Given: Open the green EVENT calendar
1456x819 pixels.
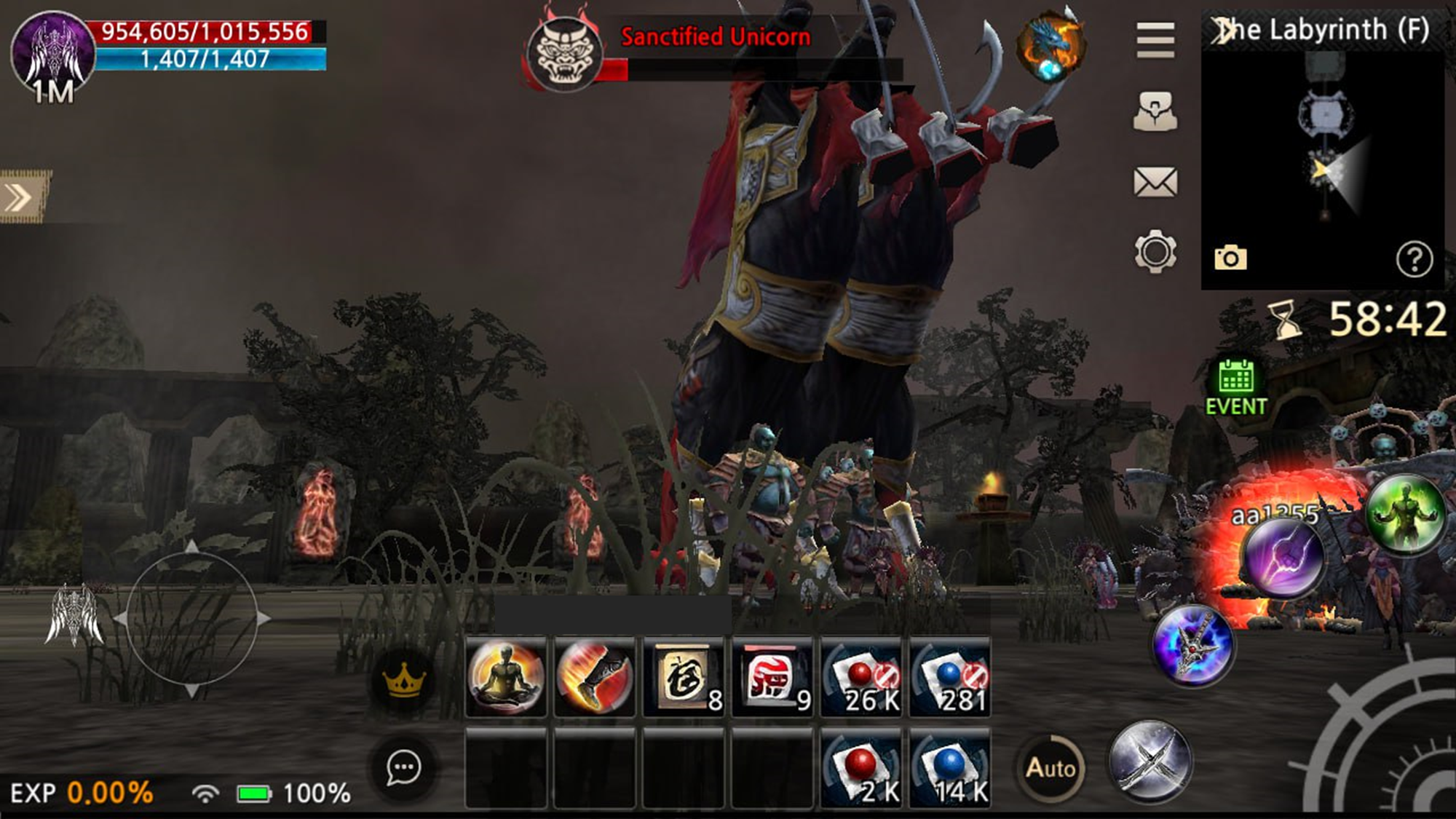Looking at the screenshot, I should point(1236,388).
